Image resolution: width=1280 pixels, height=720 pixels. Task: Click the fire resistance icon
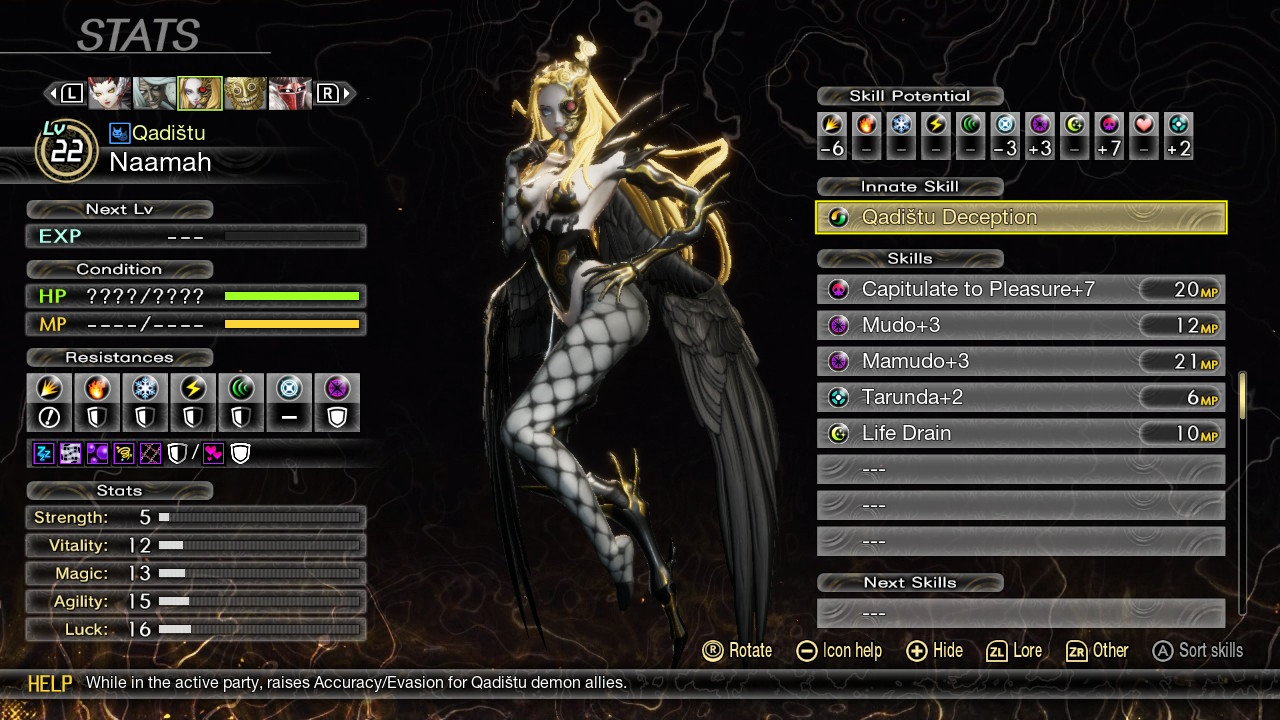(x=97, y=388)
